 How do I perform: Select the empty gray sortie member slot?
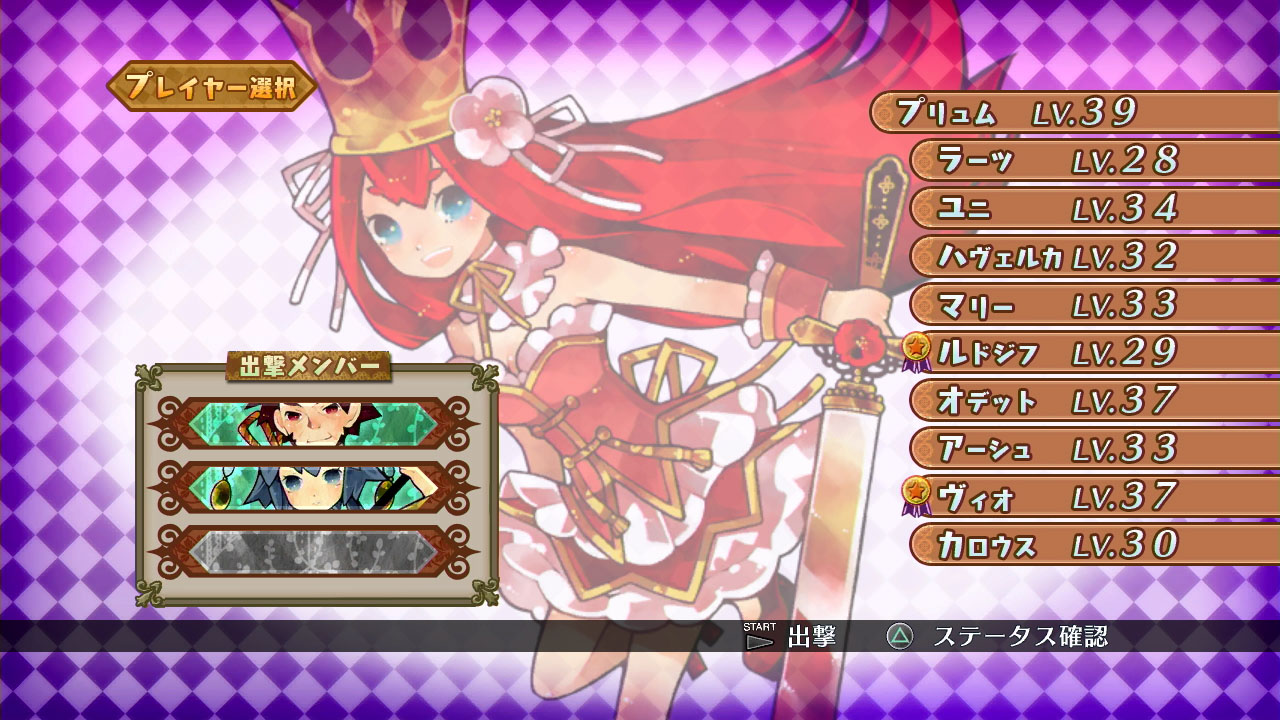click(315, 551)
